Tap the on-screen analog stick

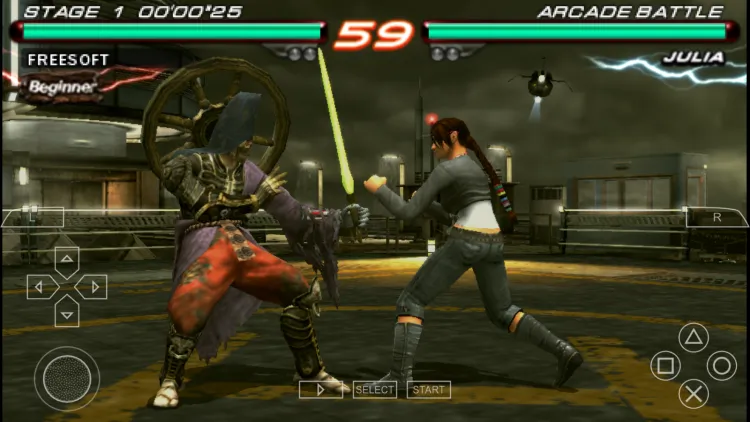coord(66,378)
